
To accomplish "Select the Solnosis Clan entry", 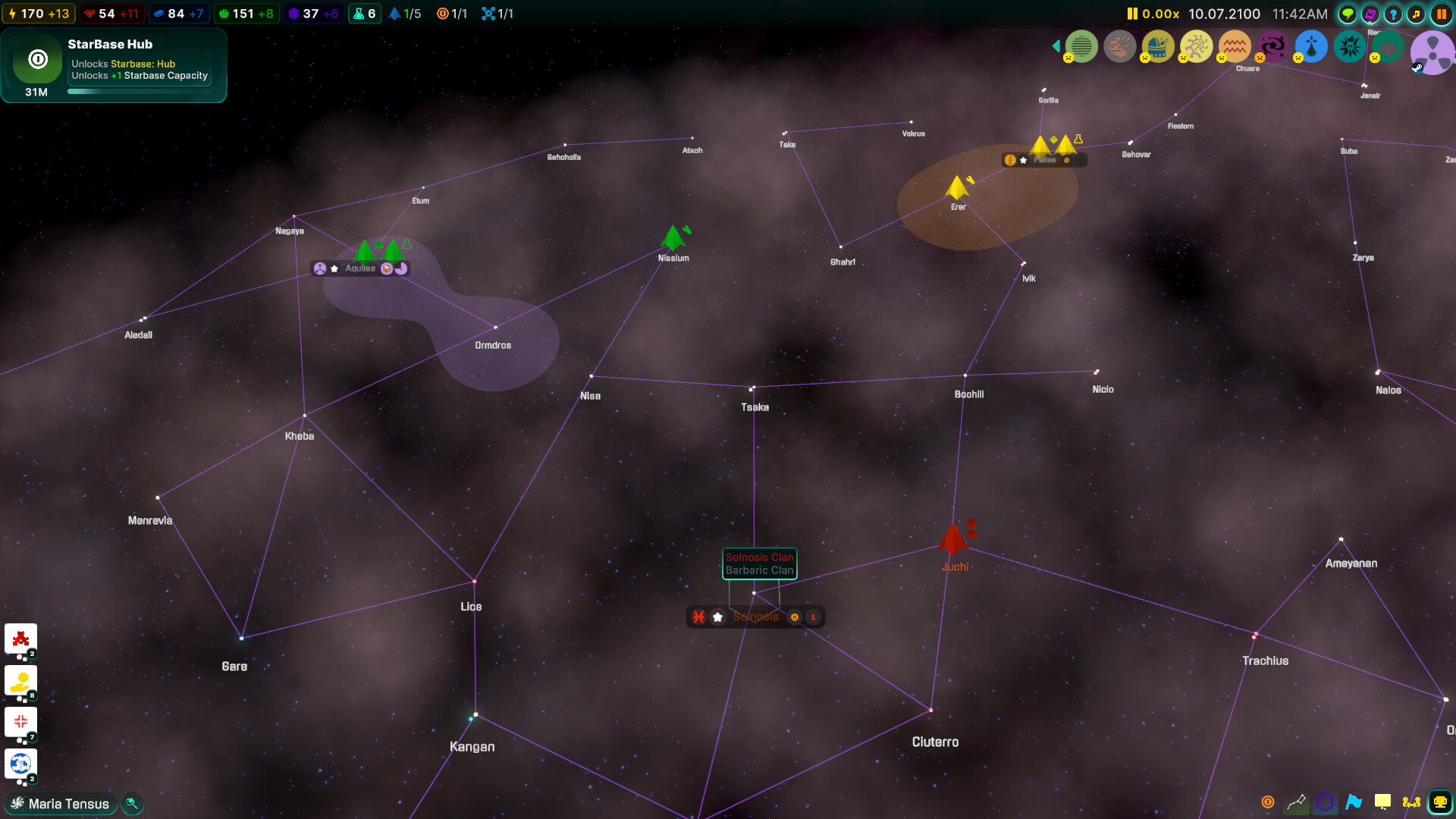I will 759,557.
